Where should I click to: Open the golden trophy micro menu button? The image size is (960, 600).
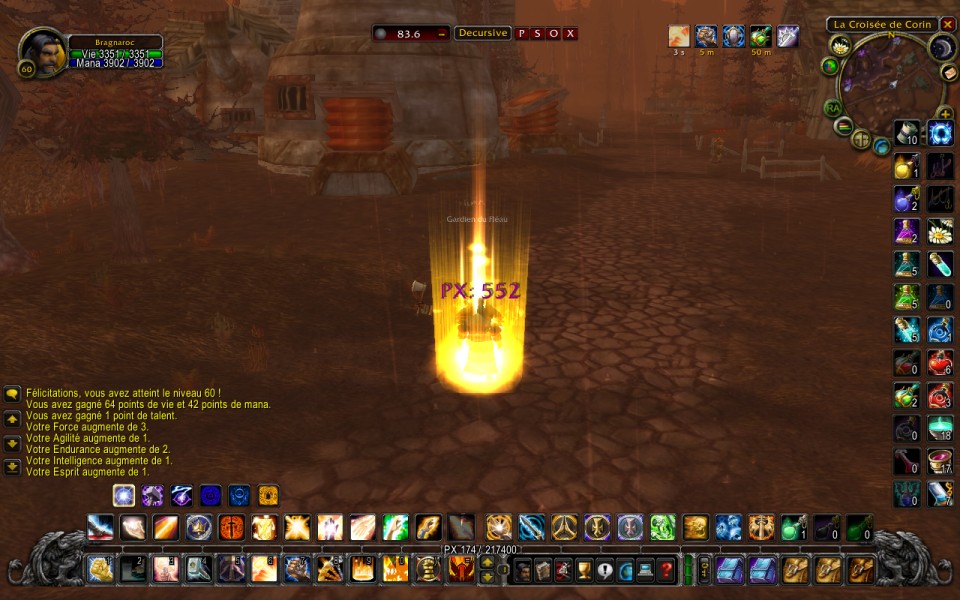tap(585, 570)
